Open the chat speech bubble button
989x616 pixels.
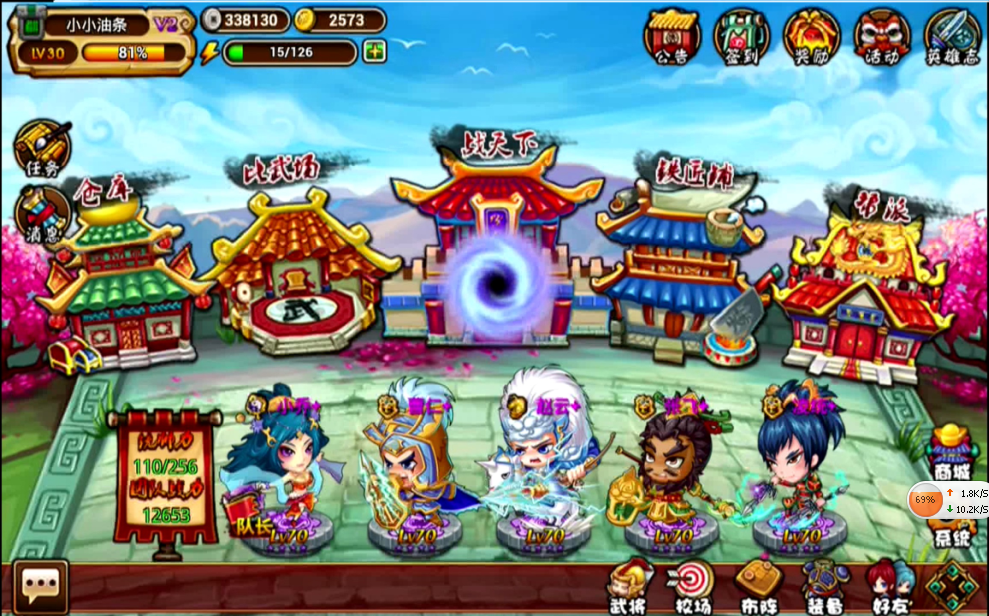pyautogui.click(x=41, y=586)
